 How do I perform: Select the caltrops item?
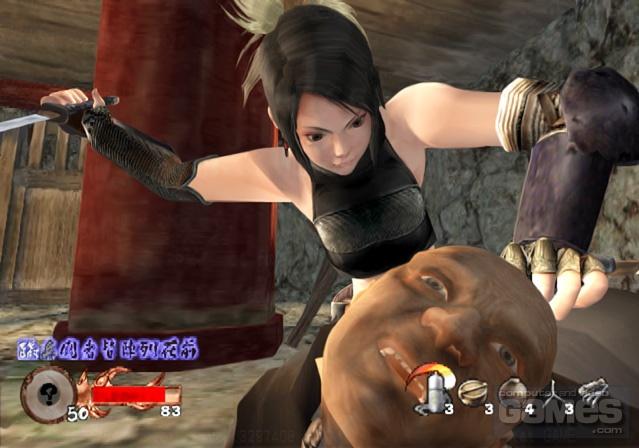(553, 392)
